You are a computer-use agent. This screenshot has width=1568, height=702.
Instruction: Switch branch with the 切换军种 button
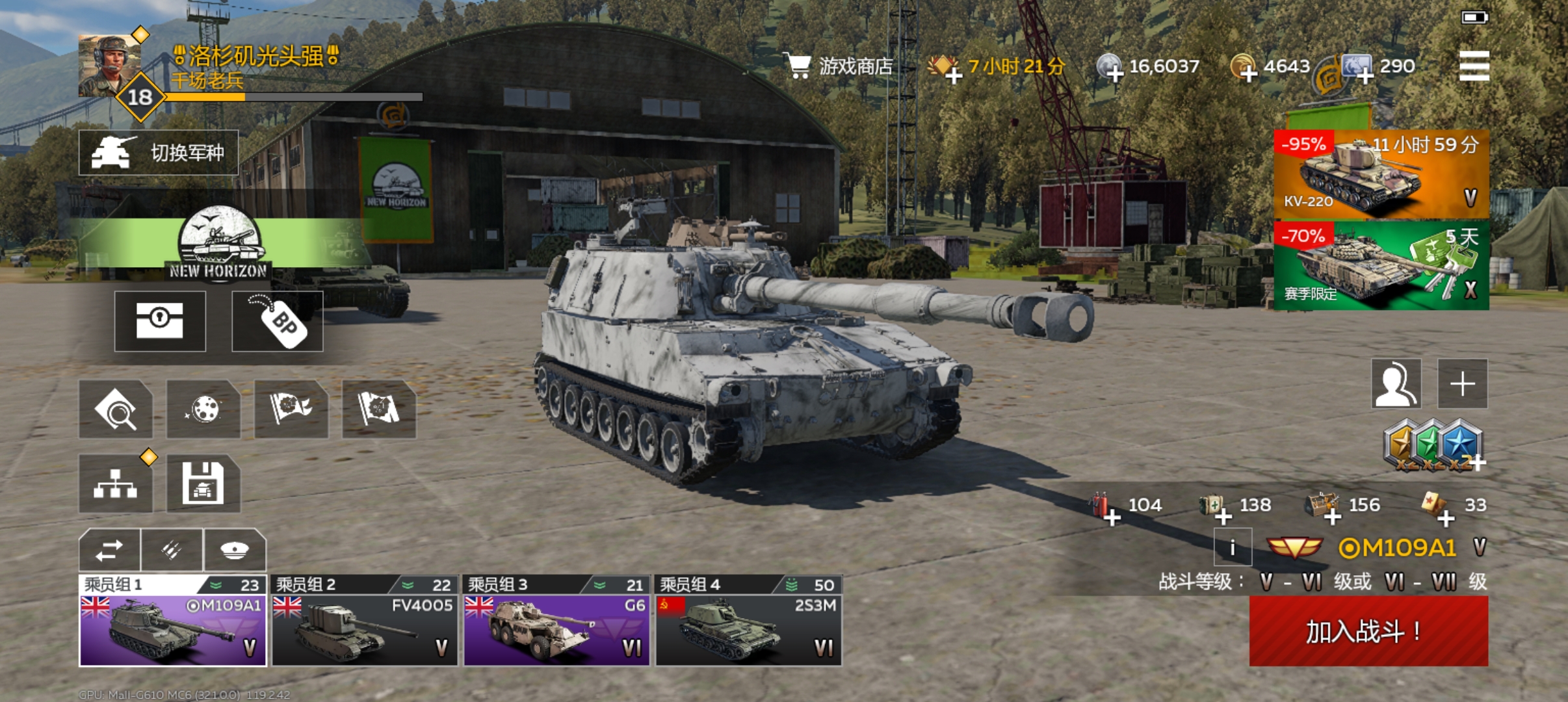[159, 153]
